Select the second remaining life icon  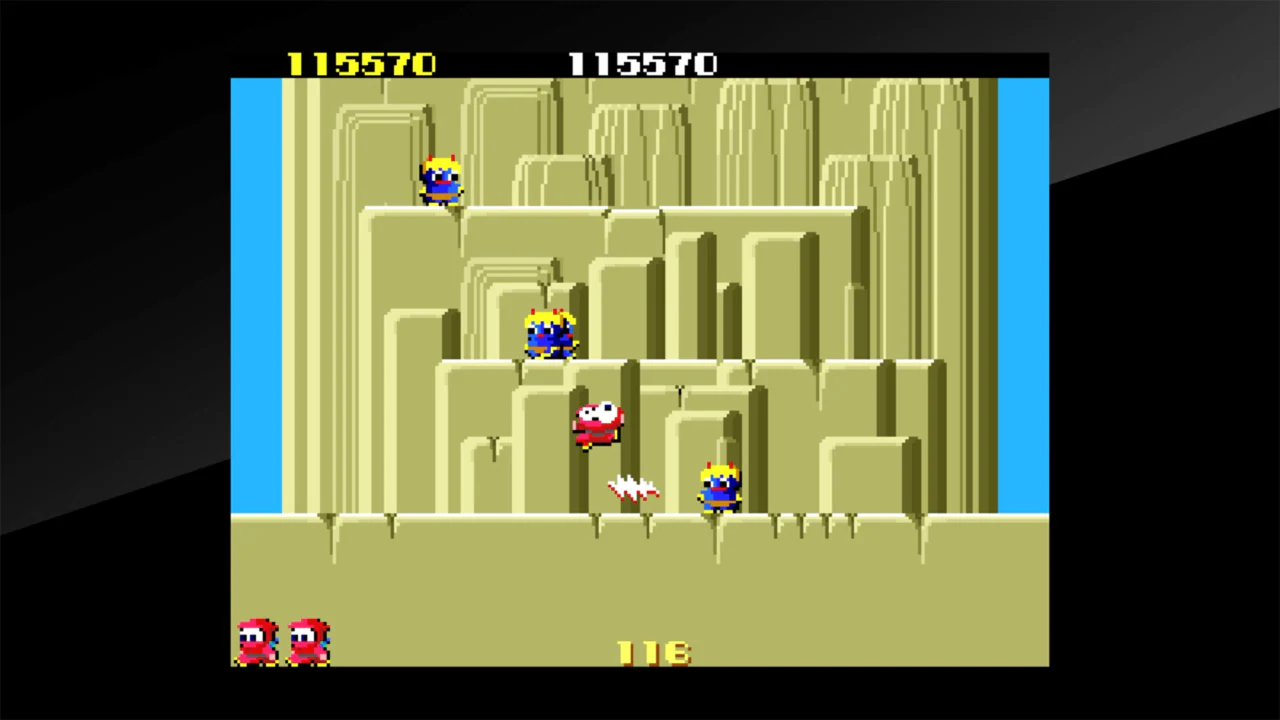point(307,640)
